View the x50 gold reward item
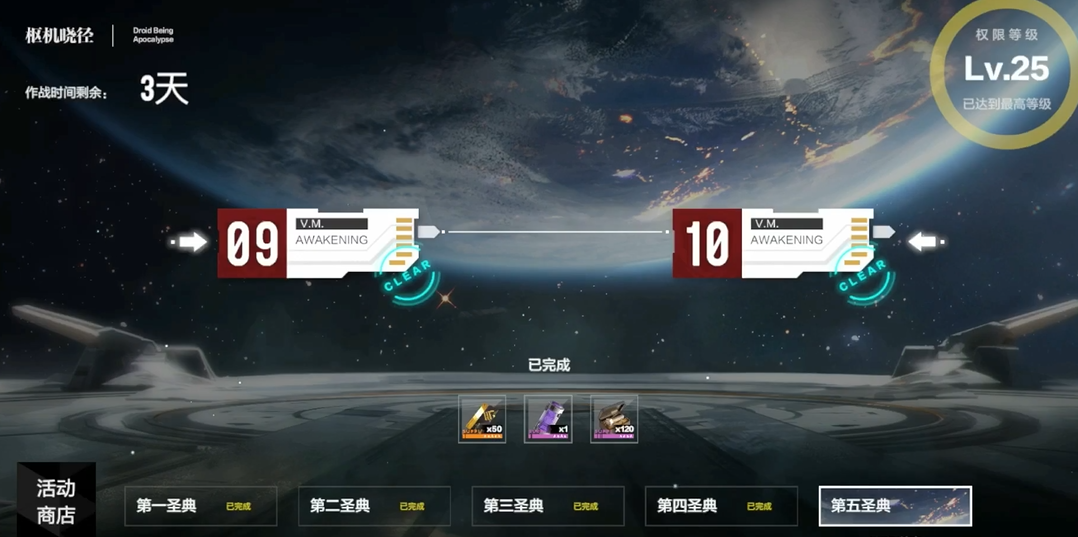 482,418
